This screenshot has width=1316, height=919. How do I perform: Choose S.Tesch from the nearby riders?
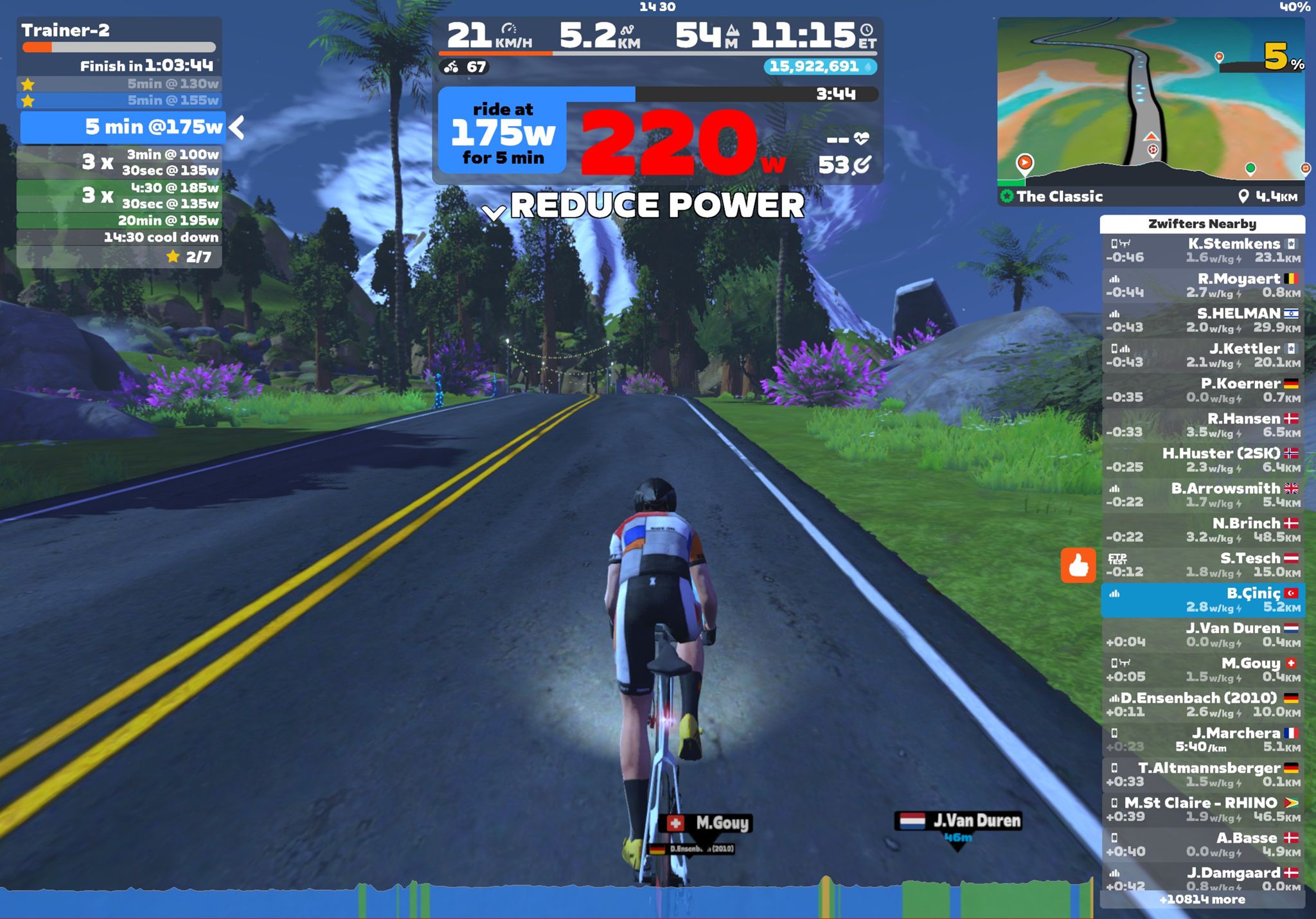(1202, 565)
